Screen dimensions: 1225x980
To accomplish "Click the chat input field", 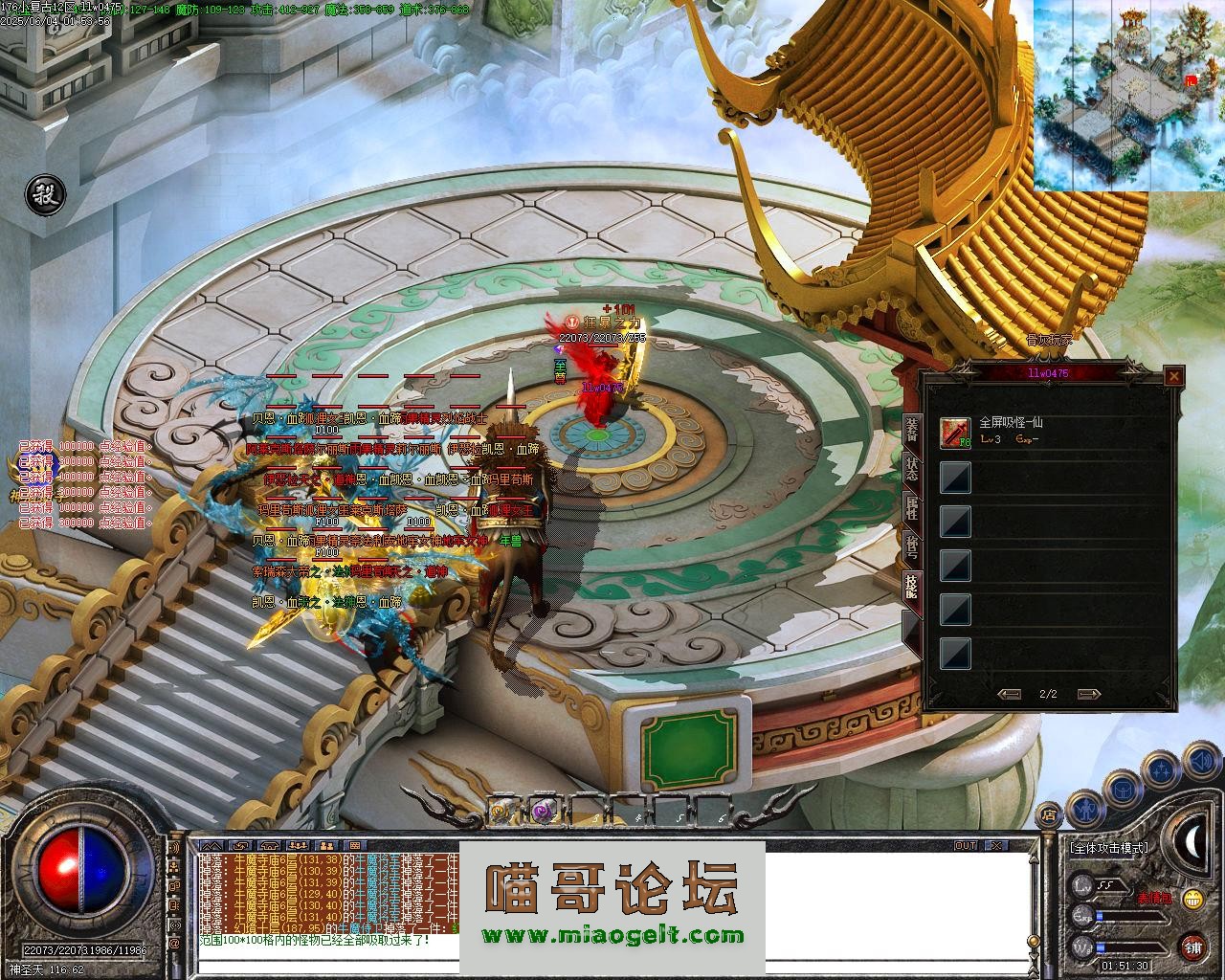I will tap(612, 964).
